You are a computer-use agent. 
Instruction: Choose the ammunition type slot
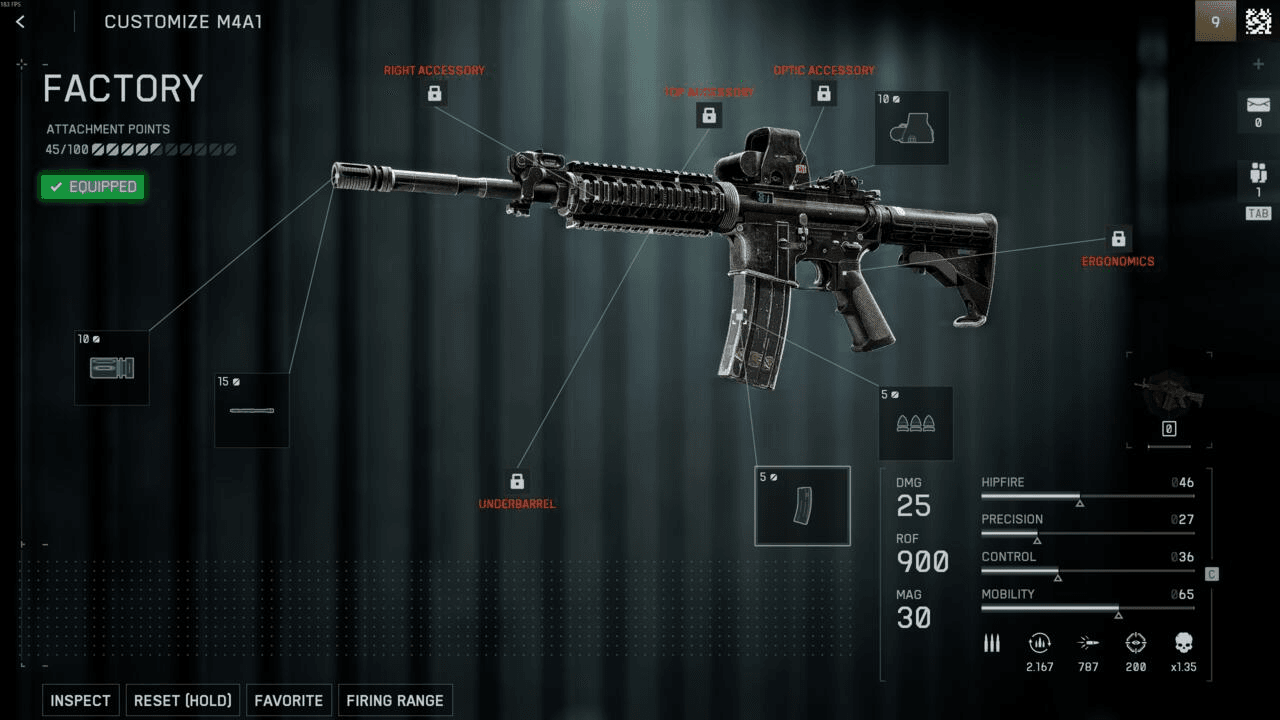coord(914,423)
